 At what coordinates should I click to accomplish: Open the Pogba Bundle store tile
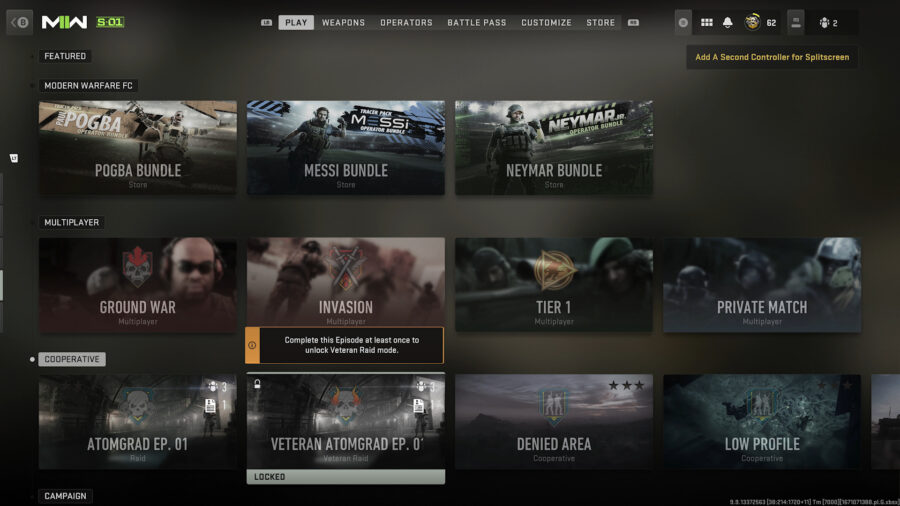(x=138, y=147)
